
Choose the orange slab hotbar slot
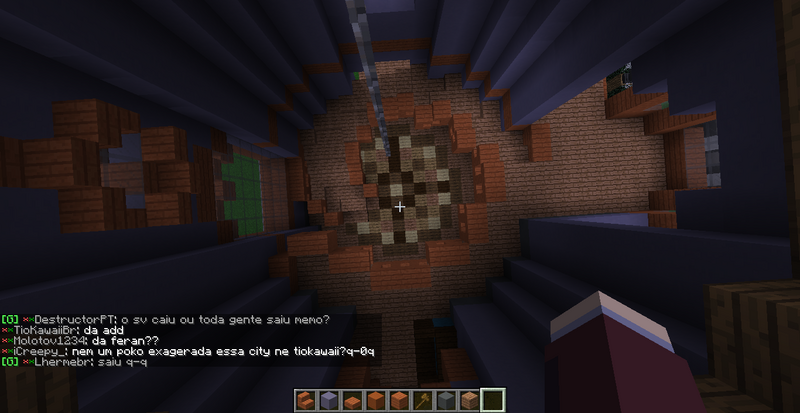point(351,401)
